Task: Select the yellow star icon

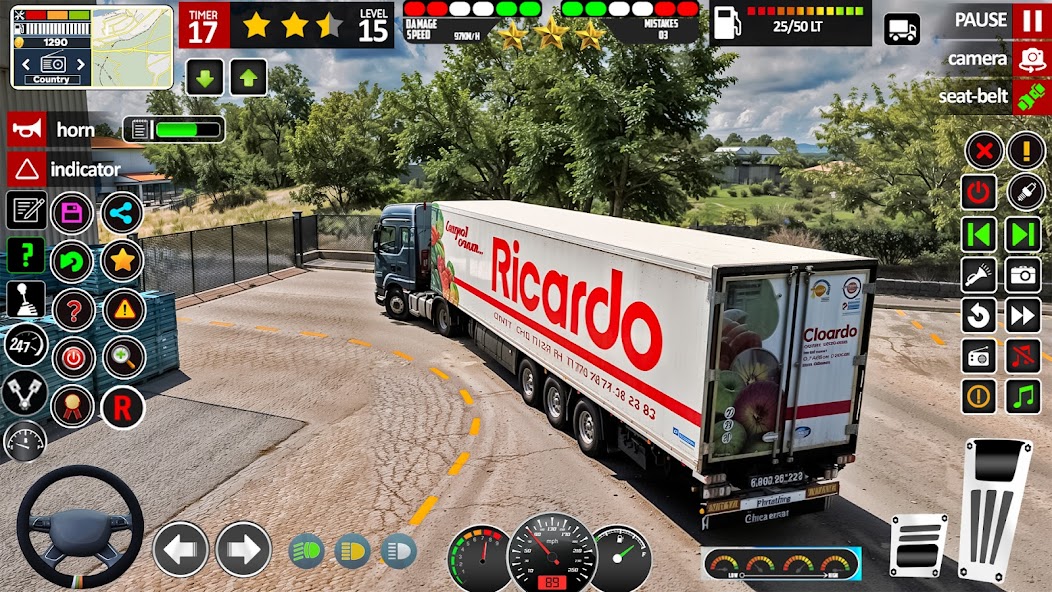Action: [122, 261]
